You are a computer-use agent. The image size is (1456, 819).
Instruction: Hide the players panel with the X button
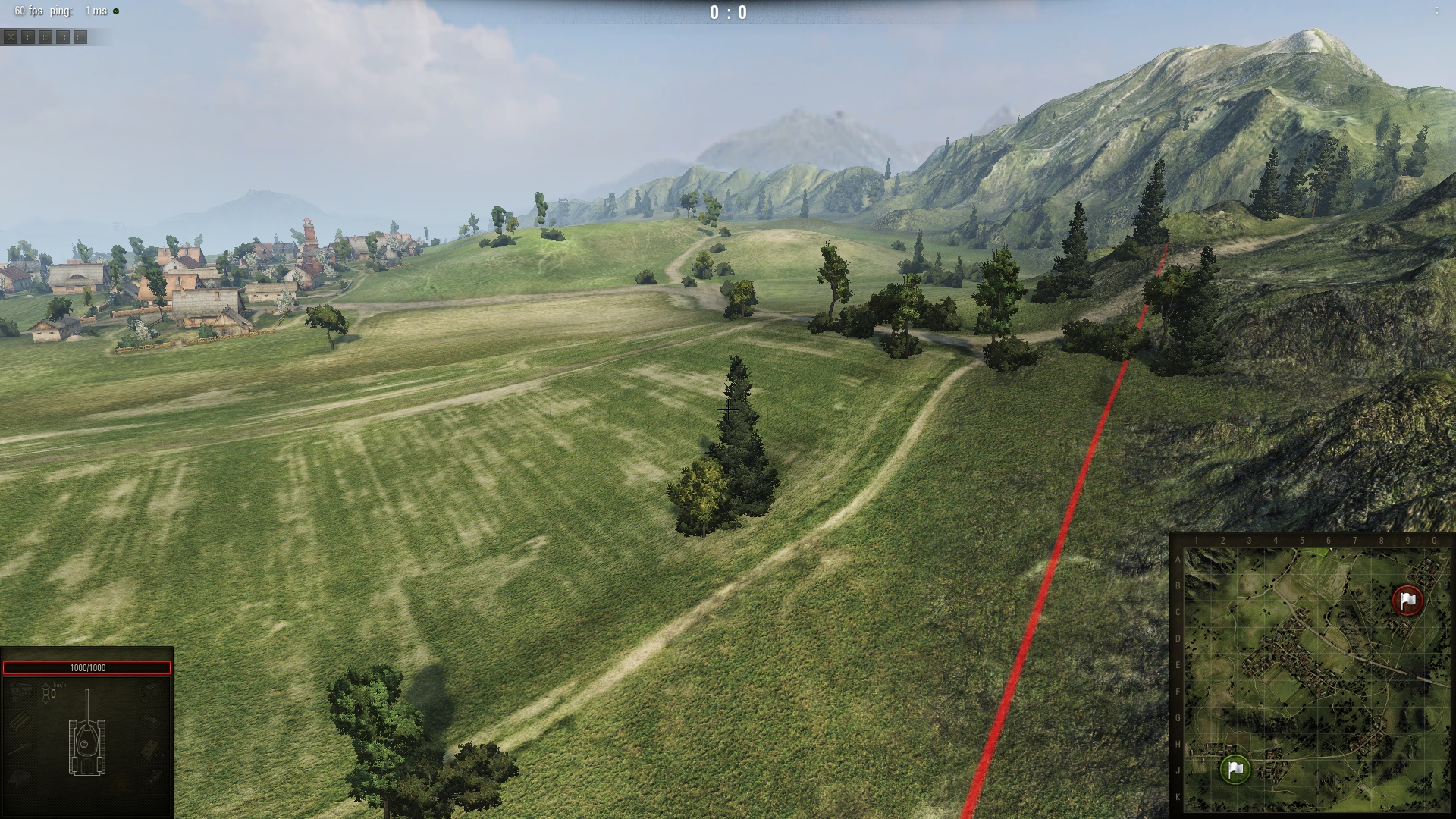[x=11, y=36]
